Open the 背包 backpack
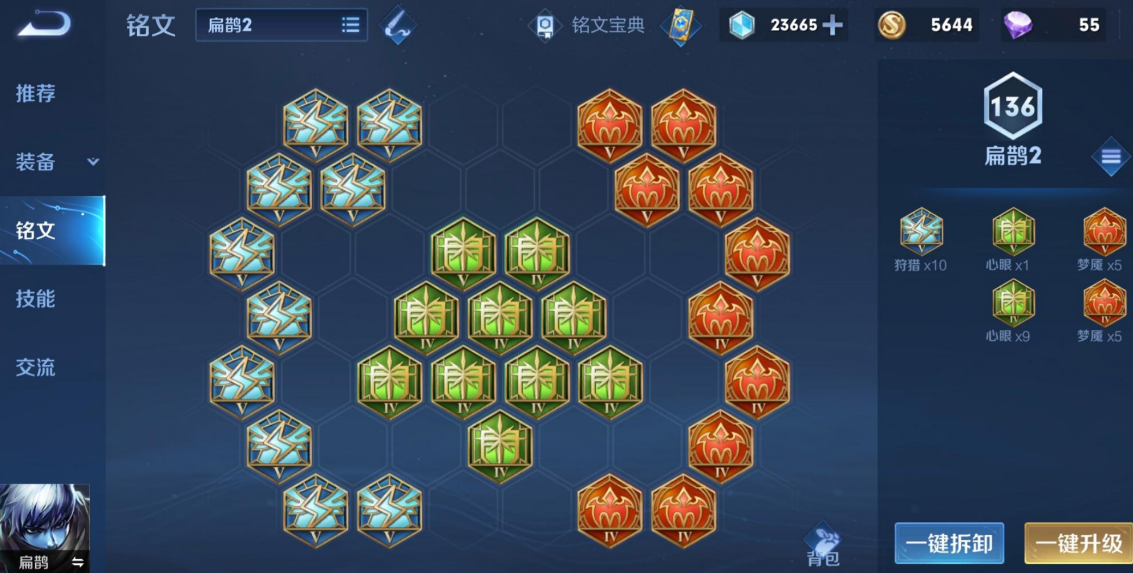 822,545
